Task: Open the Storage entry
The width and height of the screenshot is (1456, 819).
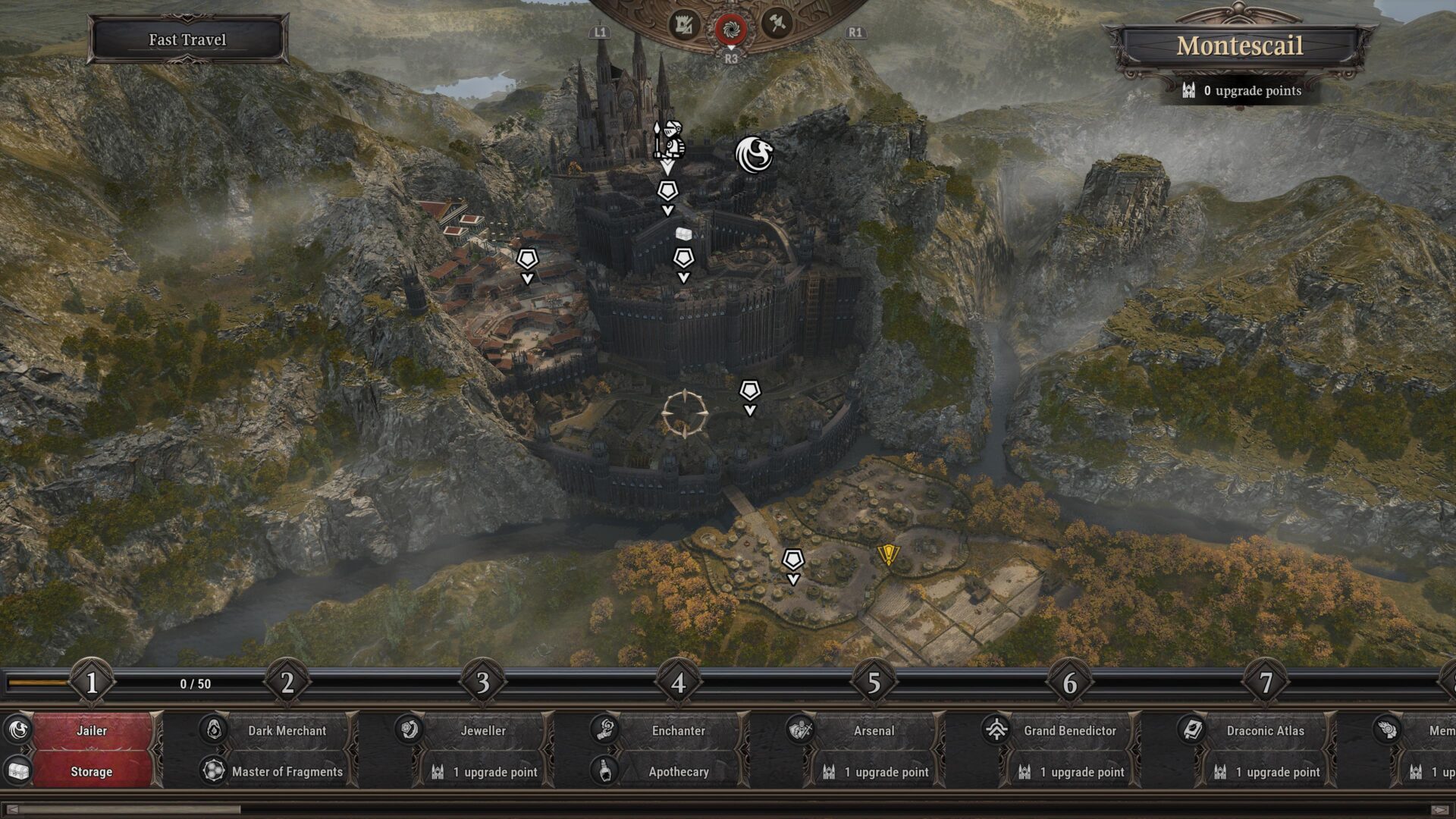Action: click(x=92, y=771)
